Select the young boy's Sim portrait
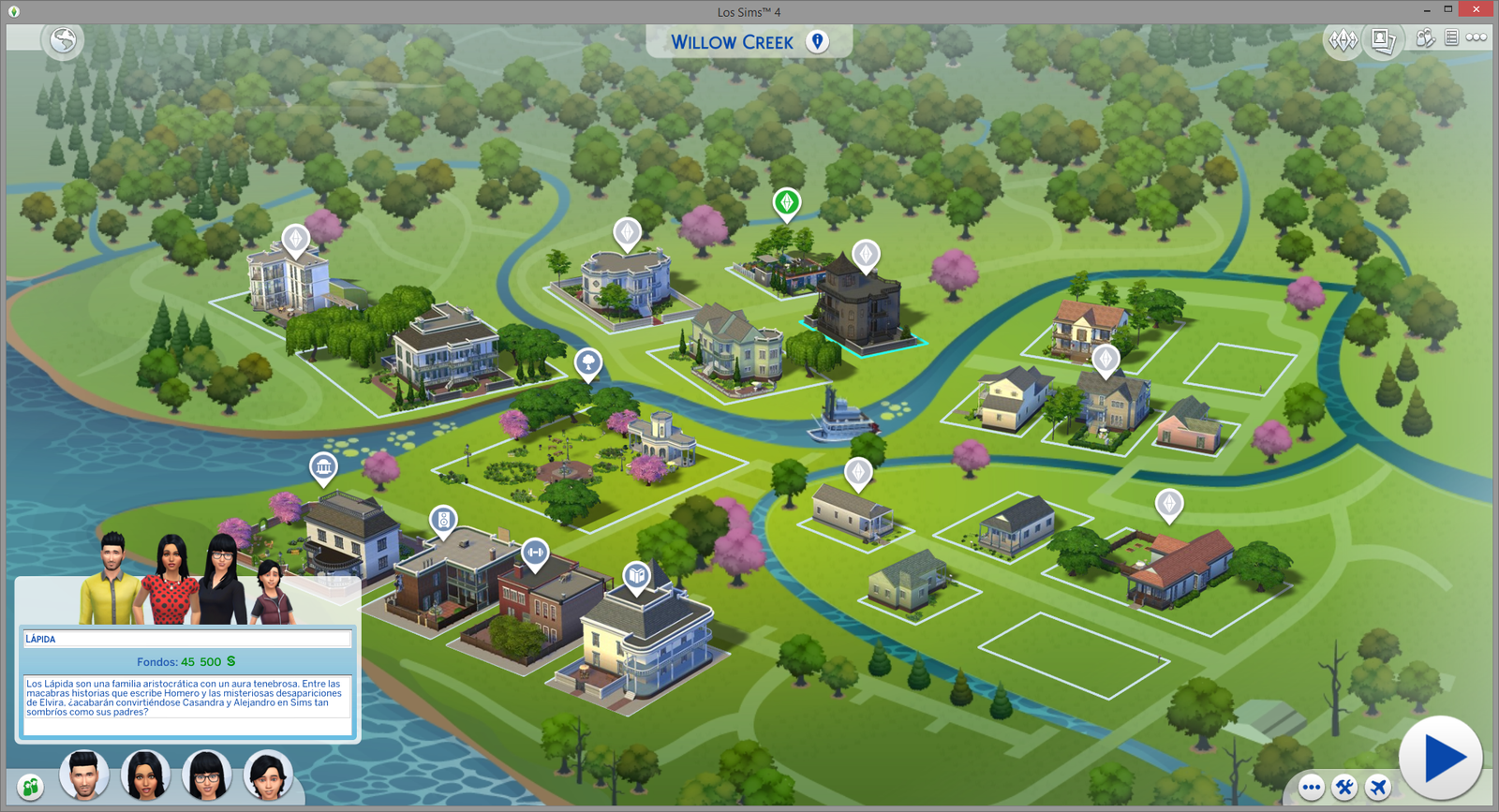The image size is (1499, 812). pos(268,775)
